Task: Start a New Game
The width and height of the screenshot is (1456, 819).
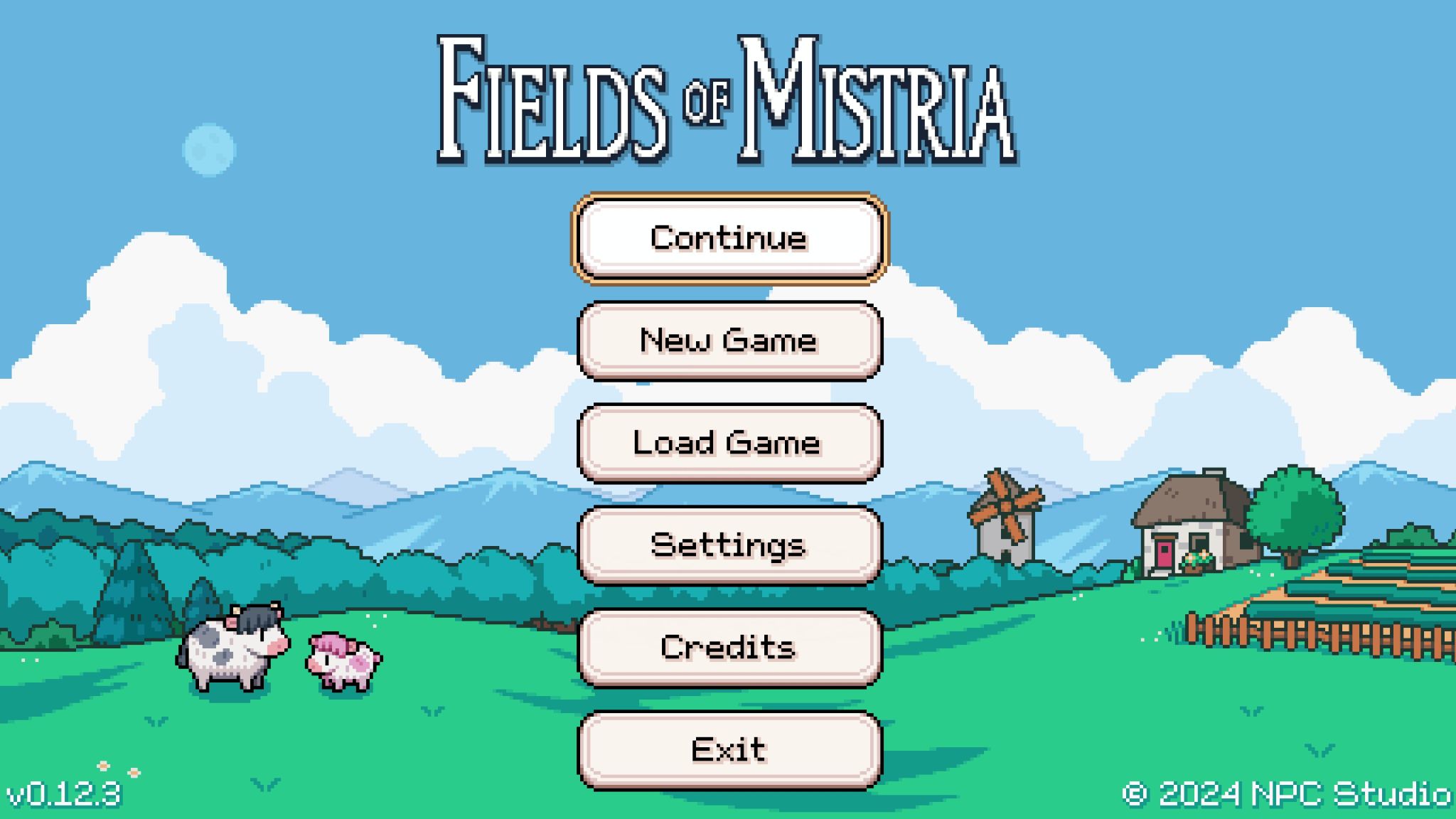Action: click(x=729, y=341)
